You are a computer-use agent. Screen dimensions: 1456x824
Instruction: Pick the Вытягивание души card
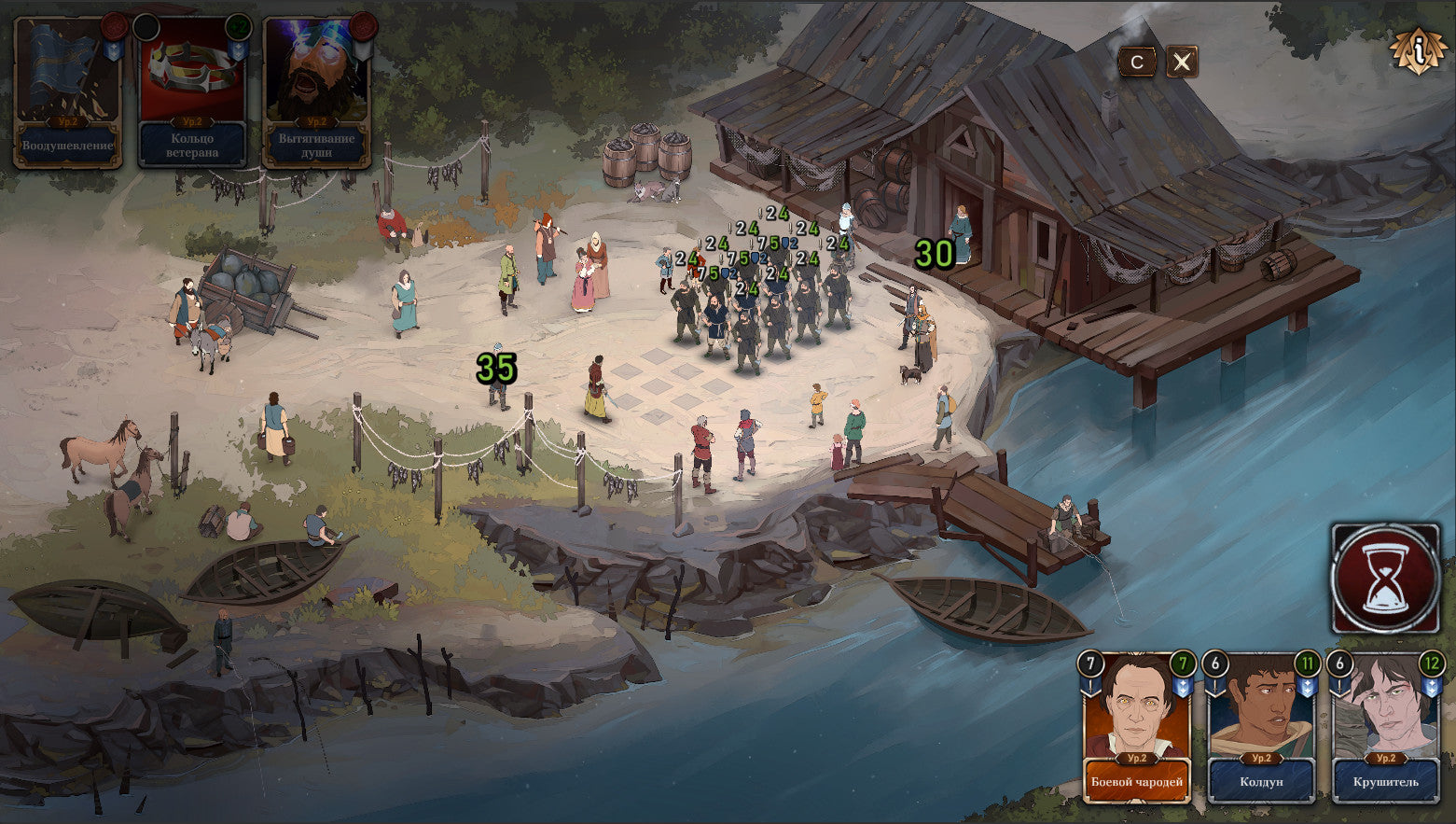coord(317,92)
